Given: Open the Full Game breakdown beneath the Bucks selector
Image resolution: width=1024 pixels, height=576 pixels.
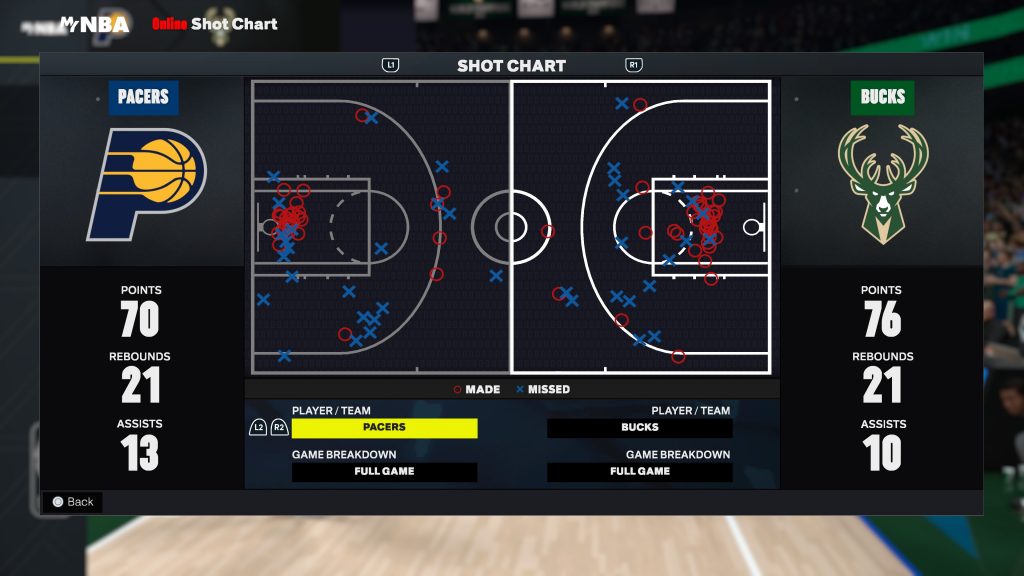Looking at the screenshot, I should point(640,472).
